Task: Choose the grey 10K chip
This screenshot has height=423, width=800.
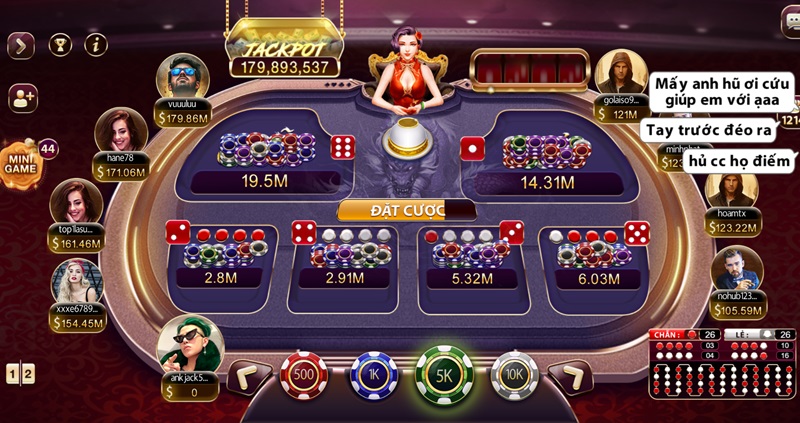Action: [515, 375]
